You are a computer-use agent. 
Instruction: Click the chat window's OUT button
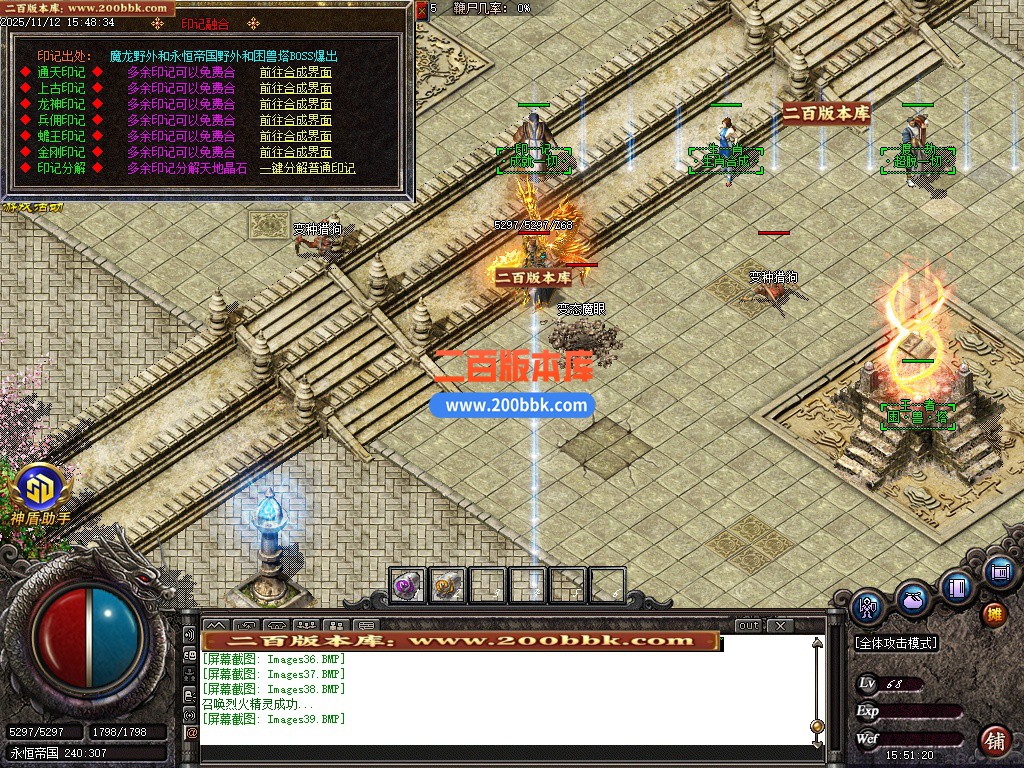coord(749,626)
